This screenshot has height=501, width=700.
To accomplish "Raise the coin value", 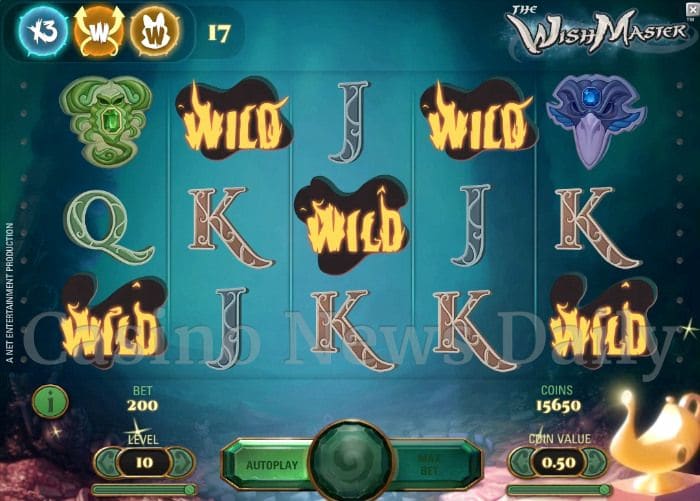I will pyautogui.click(x=597, y=462).
